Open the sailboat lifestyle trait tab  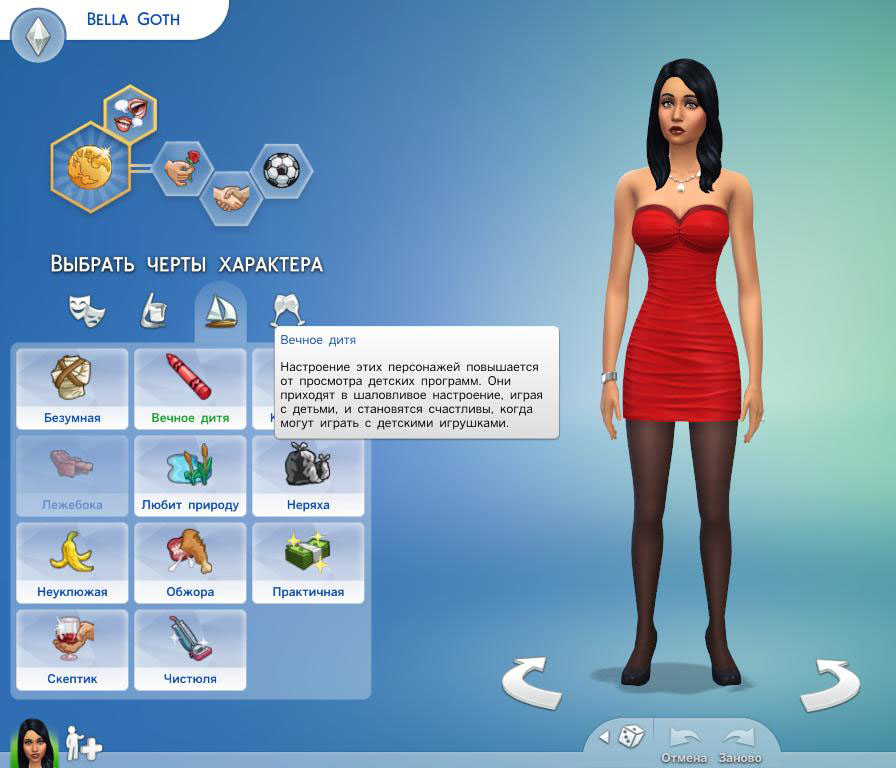pos(220,311)
